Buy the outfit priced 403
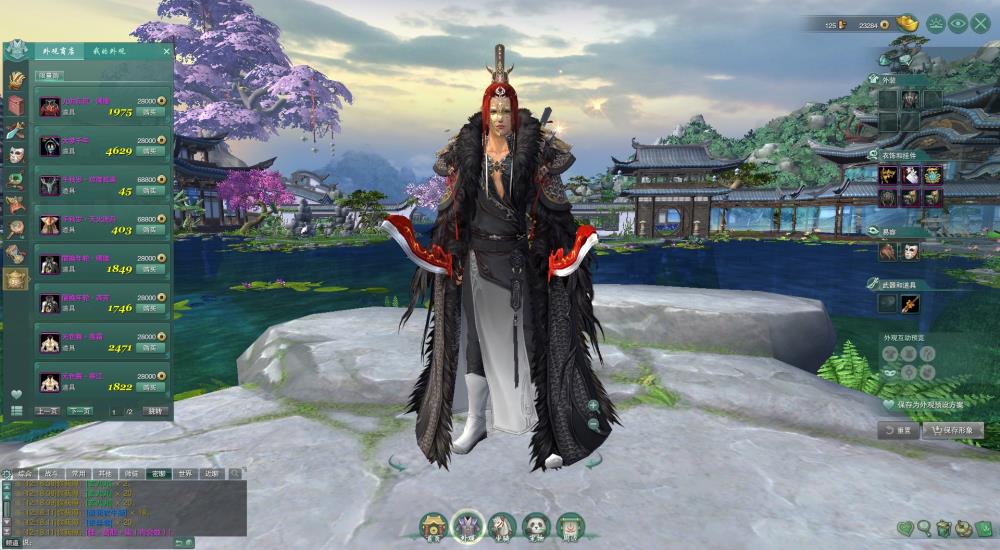This screenshot has width=1000, height=550. click(150, 230)
